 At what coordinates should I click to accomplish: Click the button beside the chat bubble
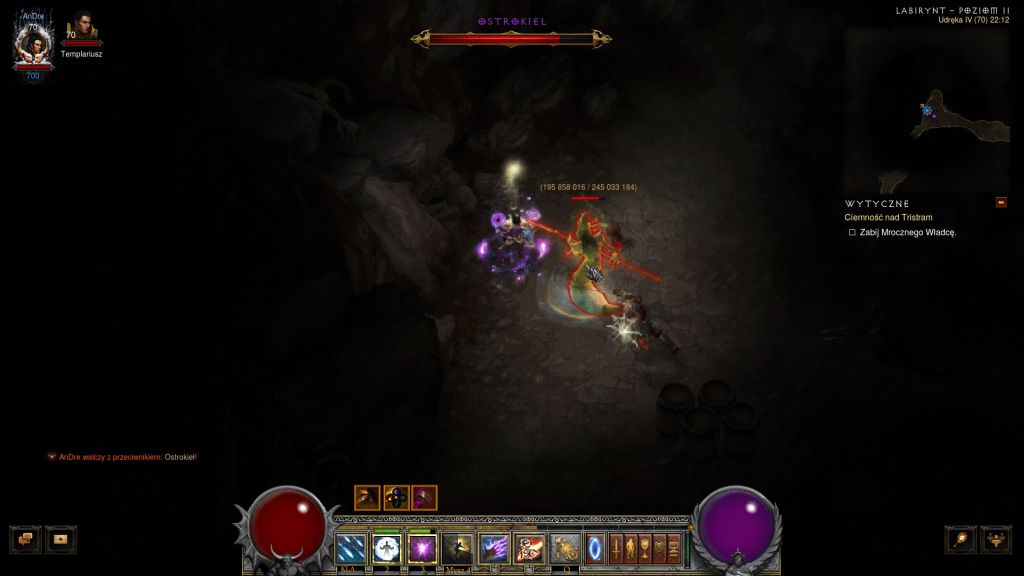coord(60,539)
